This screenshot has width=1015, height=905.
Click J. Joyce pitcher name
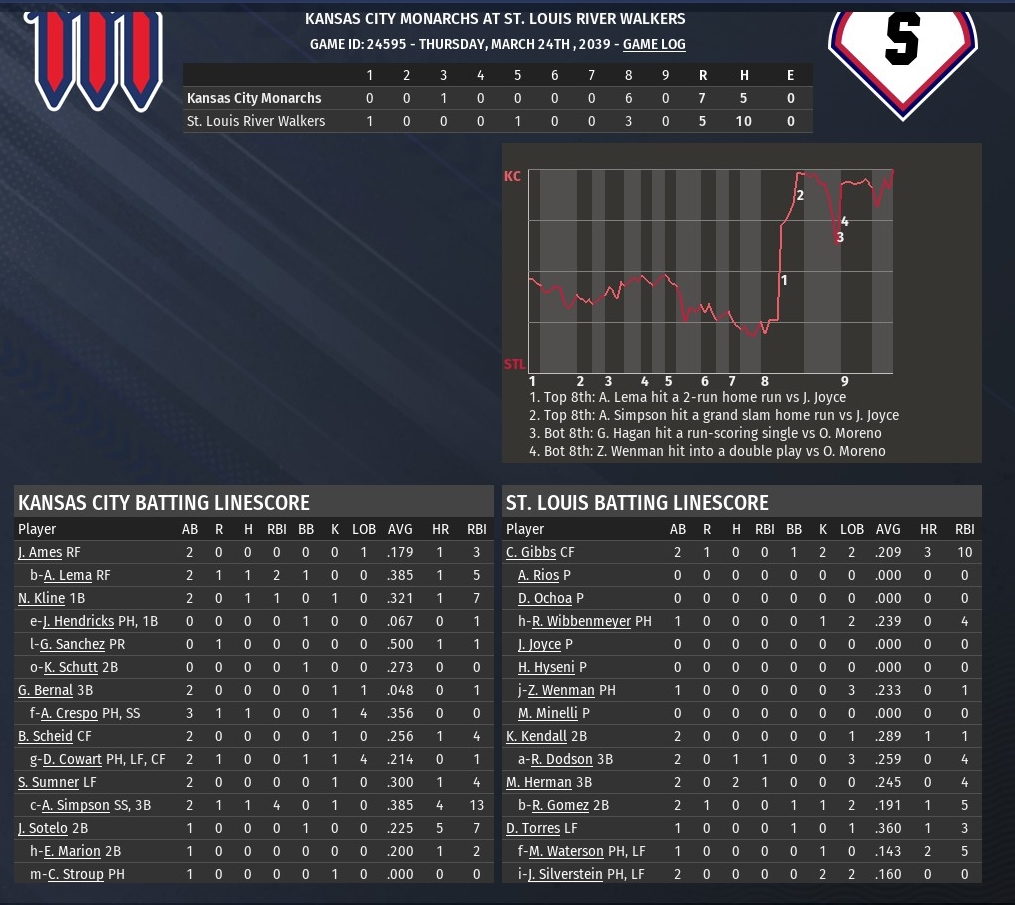click(539, 644)
